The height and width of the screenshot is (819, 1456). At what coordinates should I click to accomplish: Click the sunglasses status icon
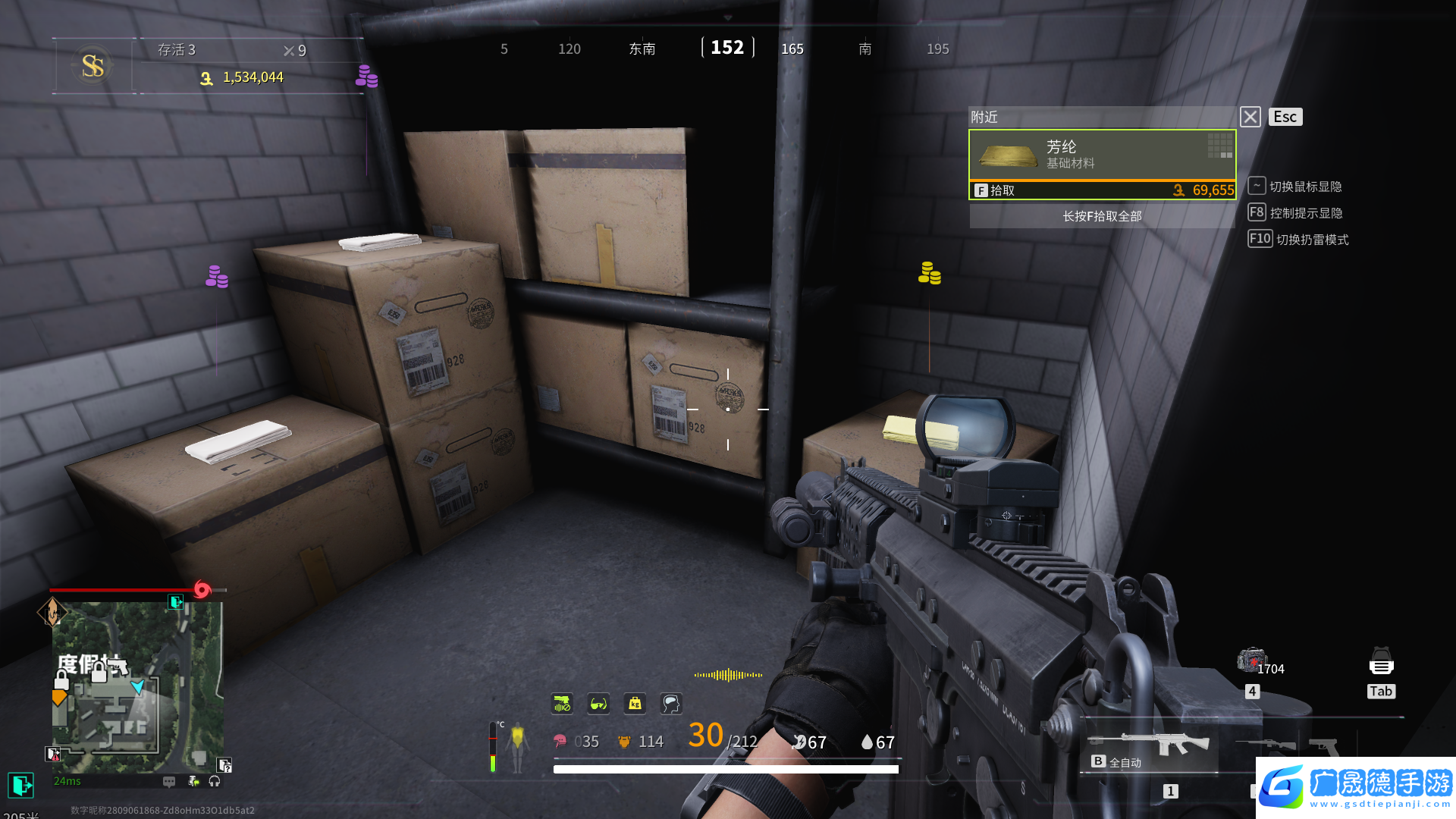coord(598,704)
